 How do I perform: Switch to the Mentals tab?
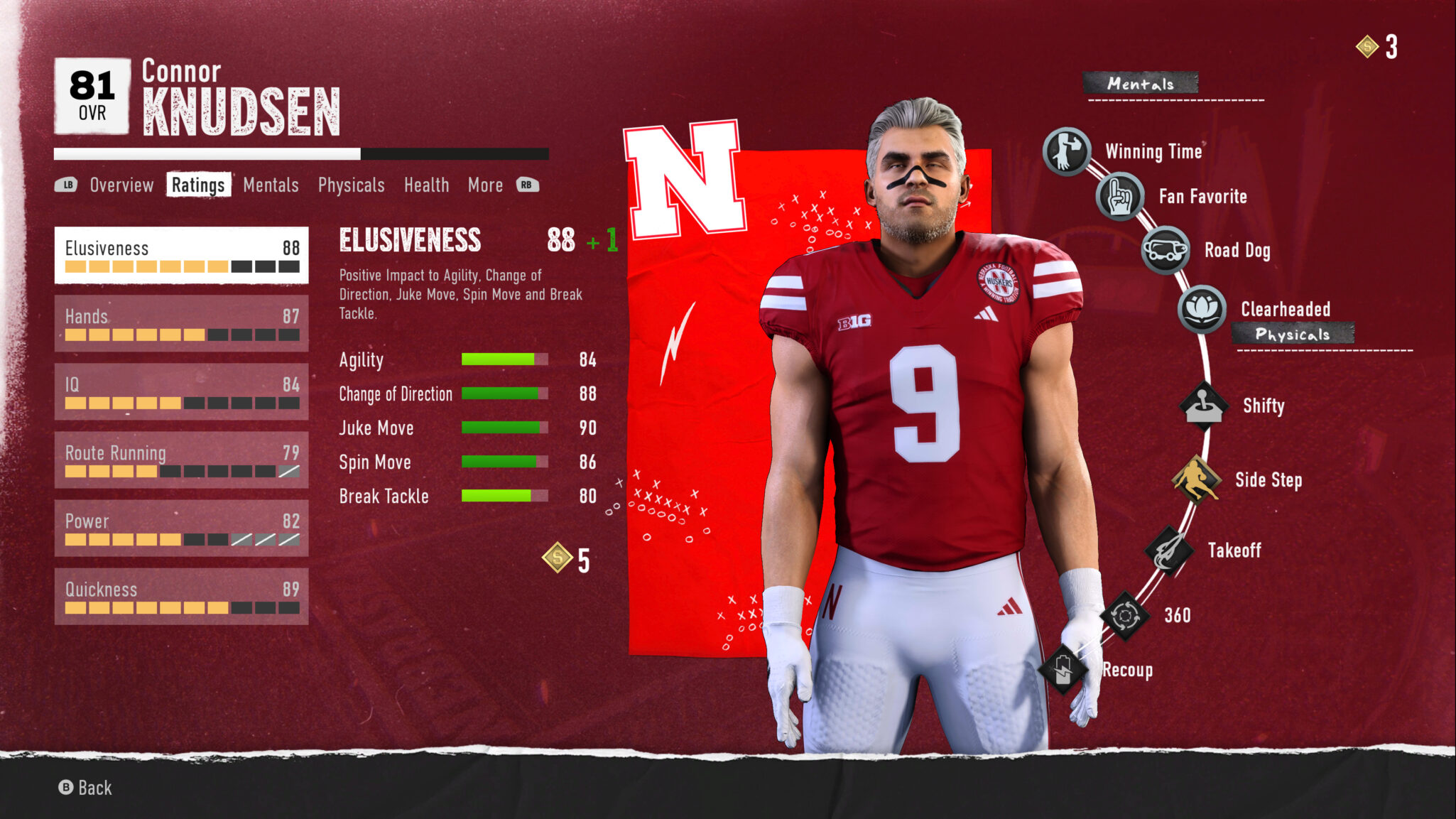[x=271, y=185]
